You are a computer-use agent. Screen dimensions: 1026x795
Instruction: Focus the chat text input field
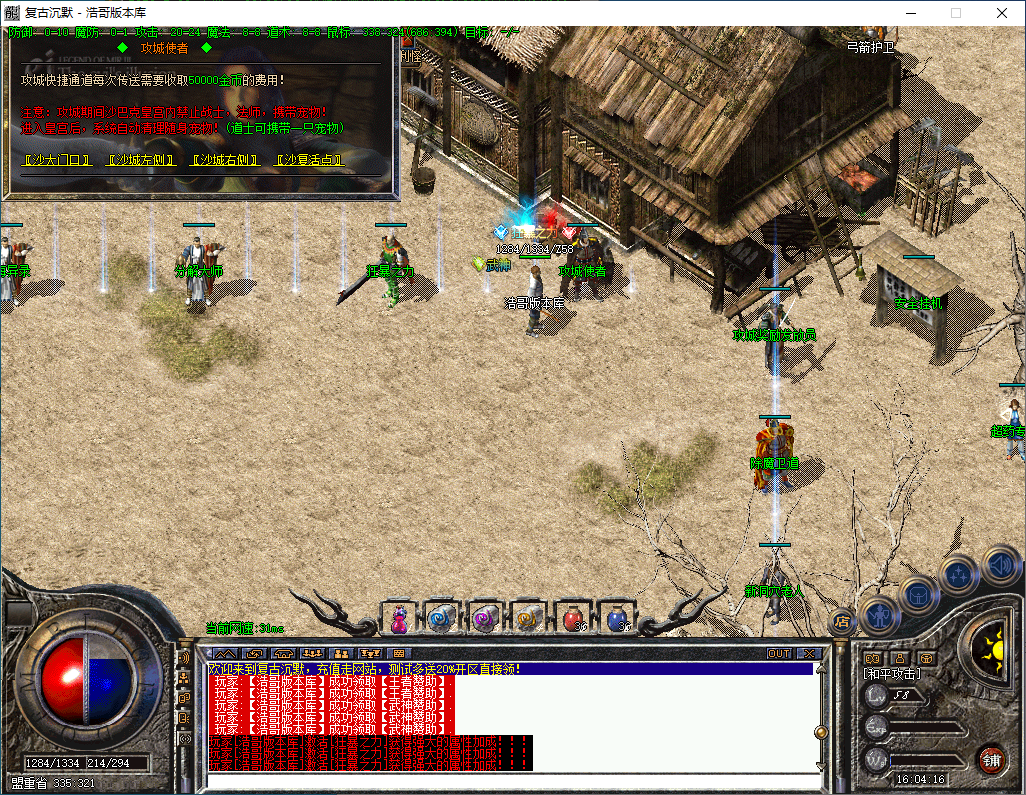pos(510,781)
